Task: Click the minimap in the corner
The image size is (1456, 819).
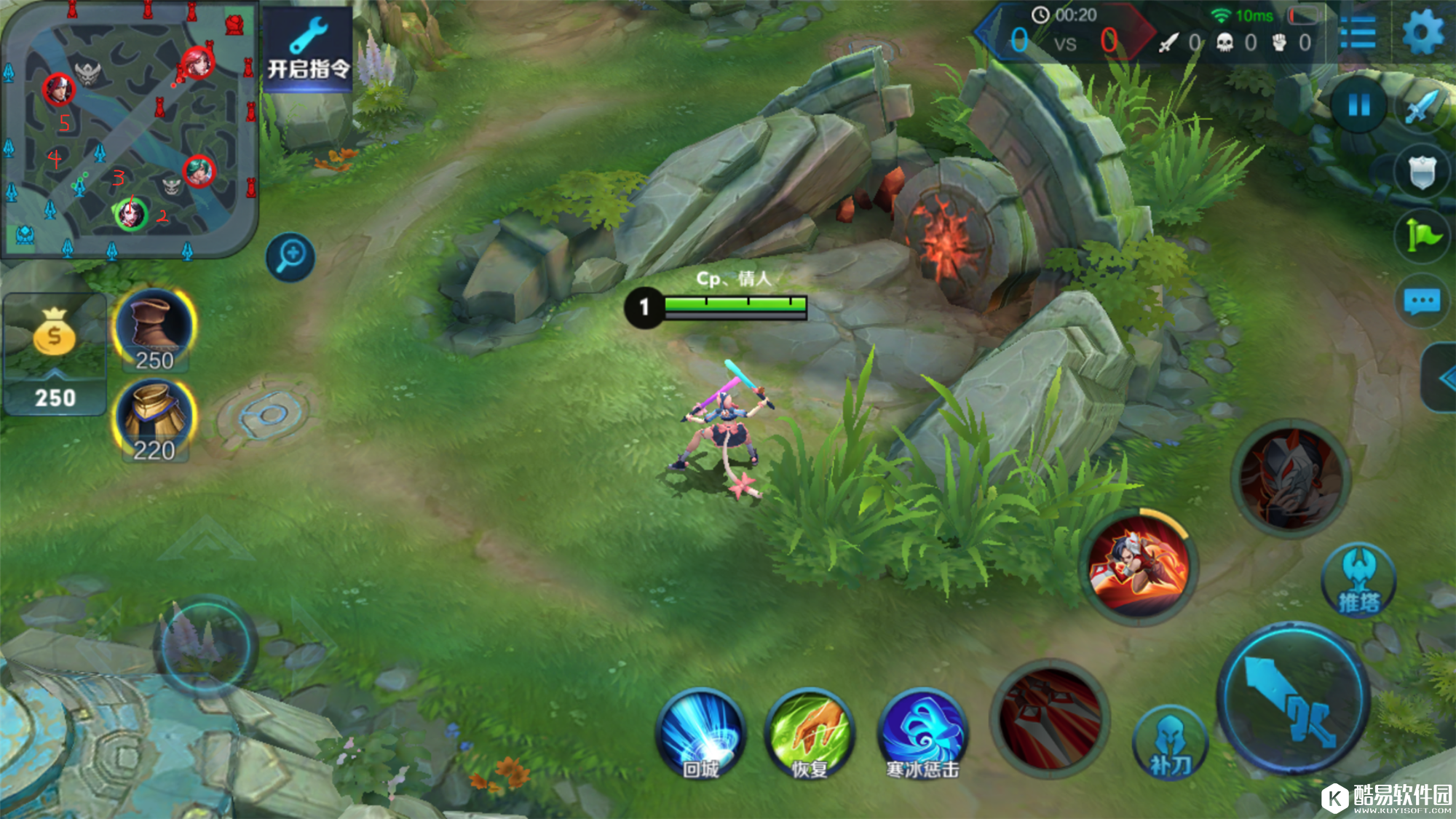Action: click(x=130, y=130)
